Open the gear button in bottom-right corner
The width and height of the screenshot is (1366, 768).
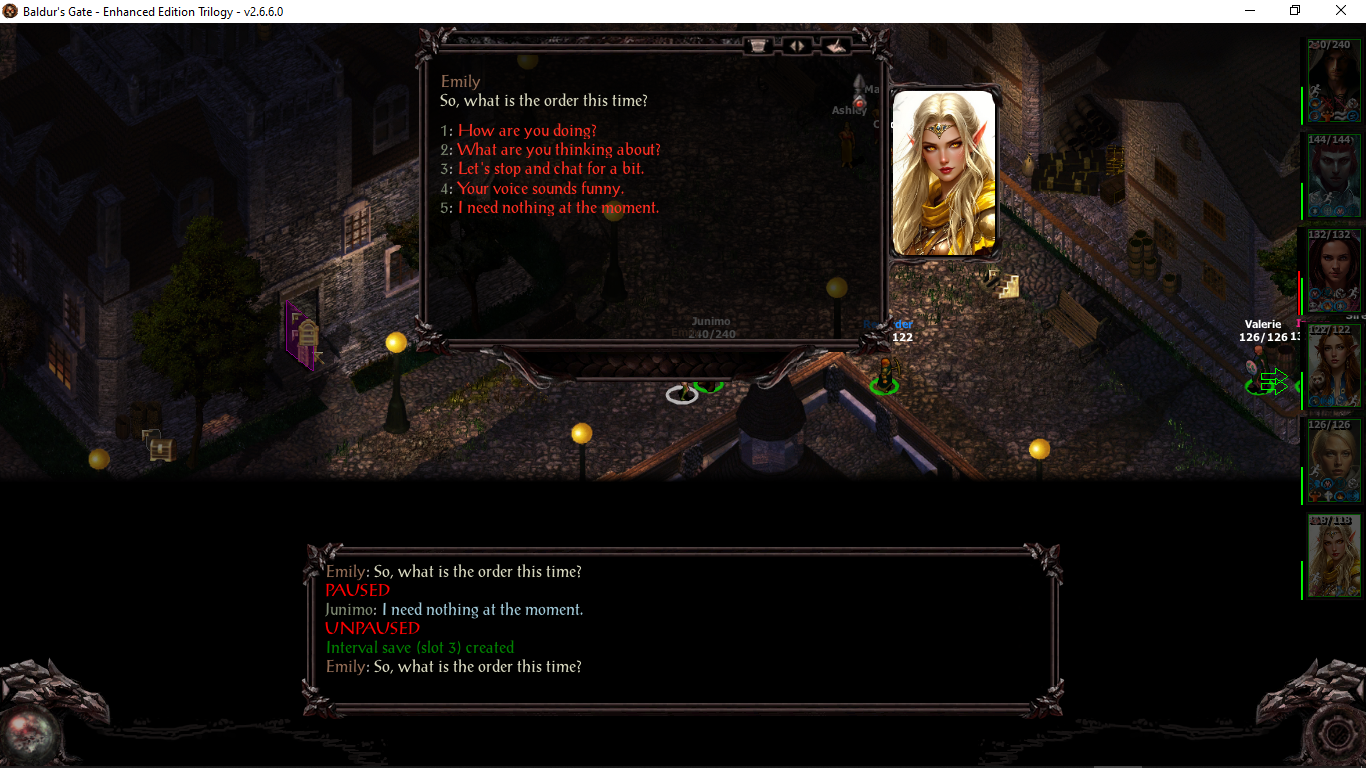(x=1336, y=735)
